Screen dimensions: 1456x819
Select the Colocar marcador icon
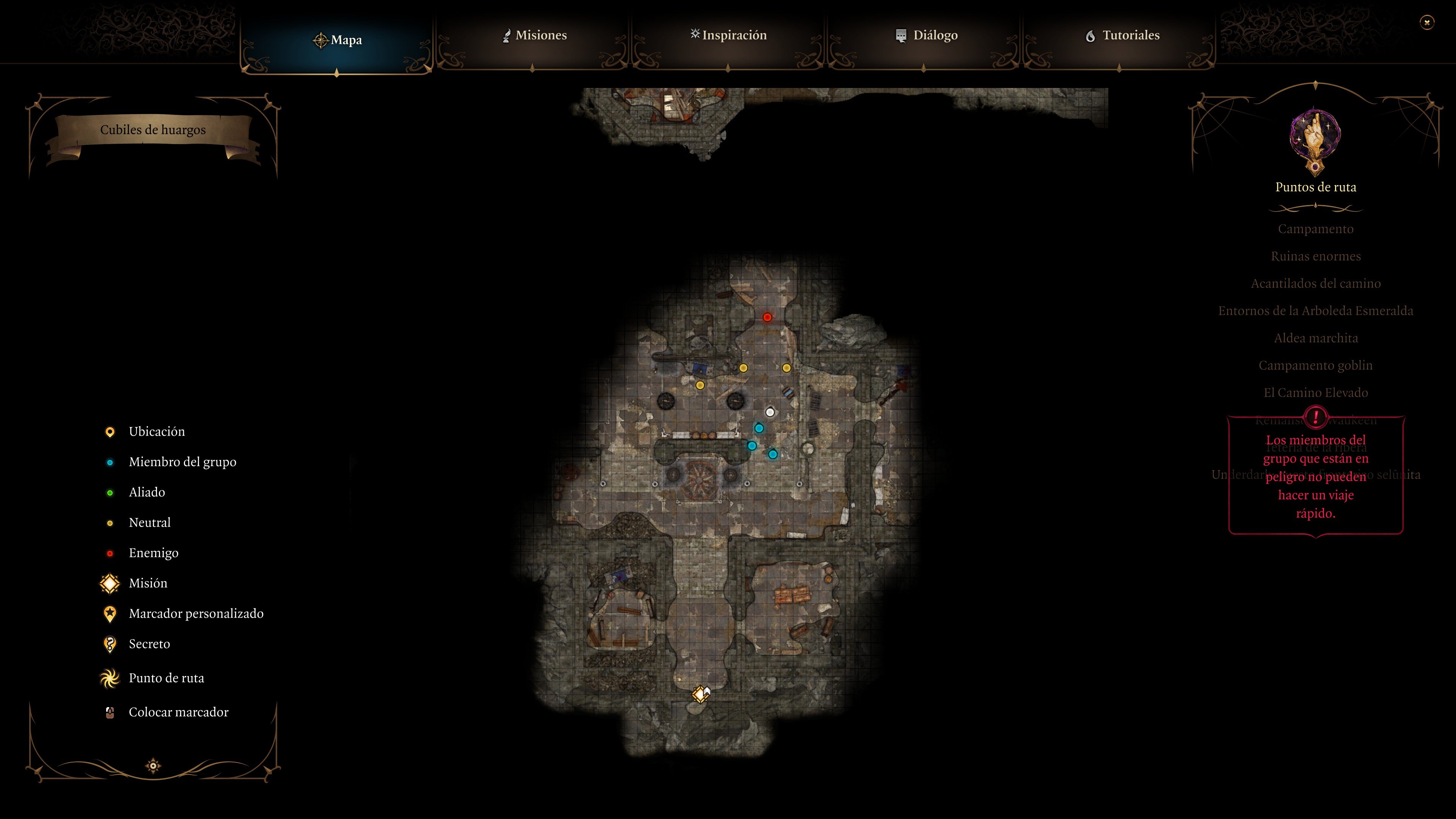(x=110, y=712)
